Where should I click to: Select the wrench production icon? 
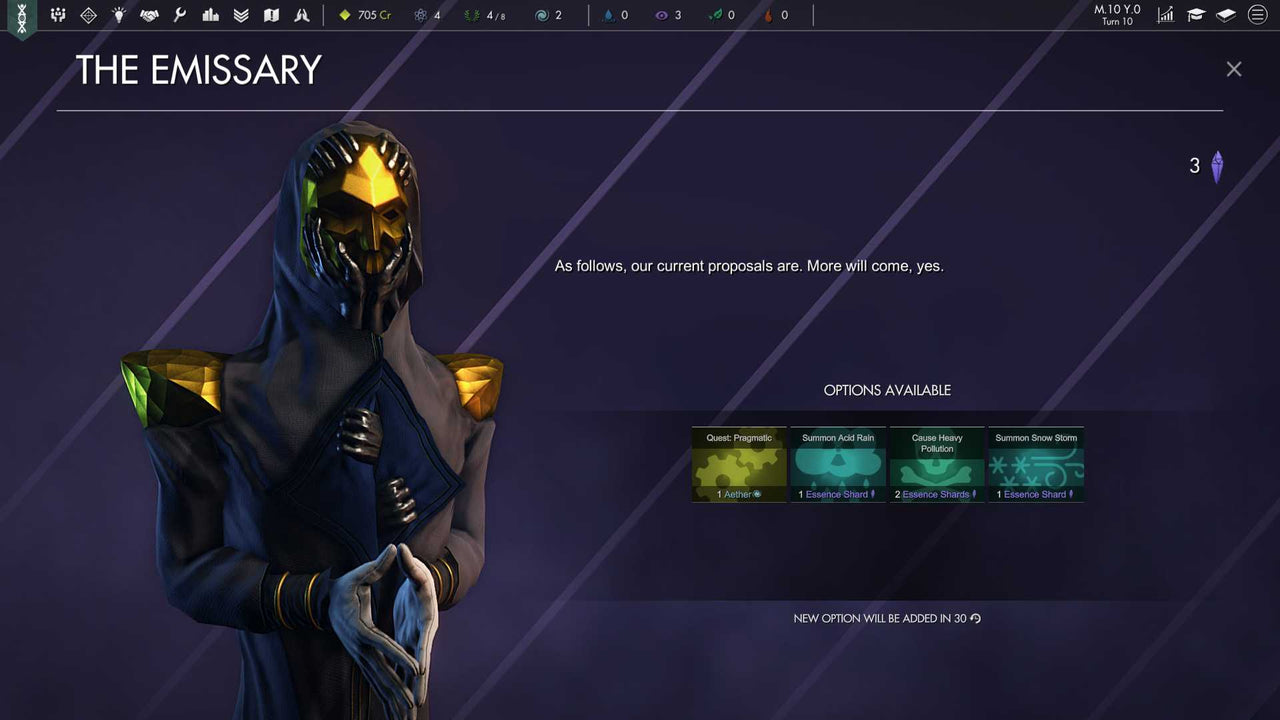(x=179, y=15)
